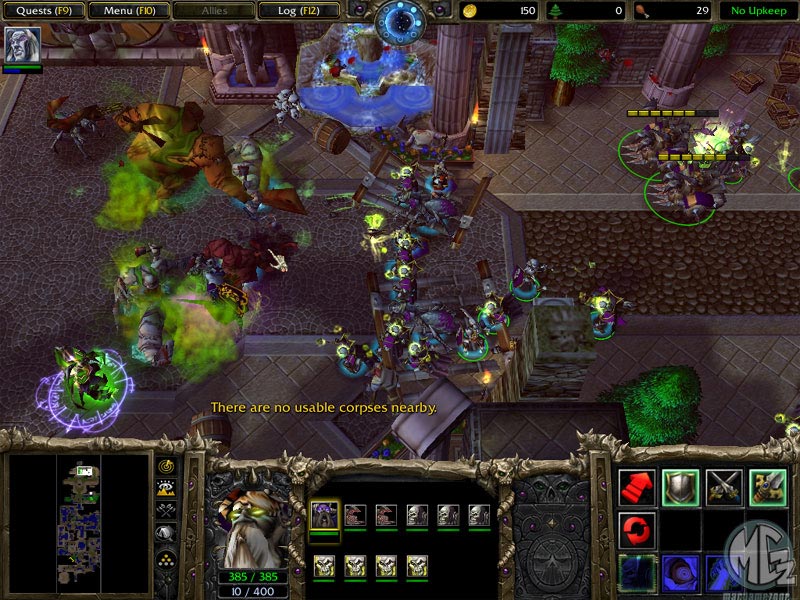Cast the purple swirl spell ability
Viewport: 800px width, 600px height.
[680, 571]
